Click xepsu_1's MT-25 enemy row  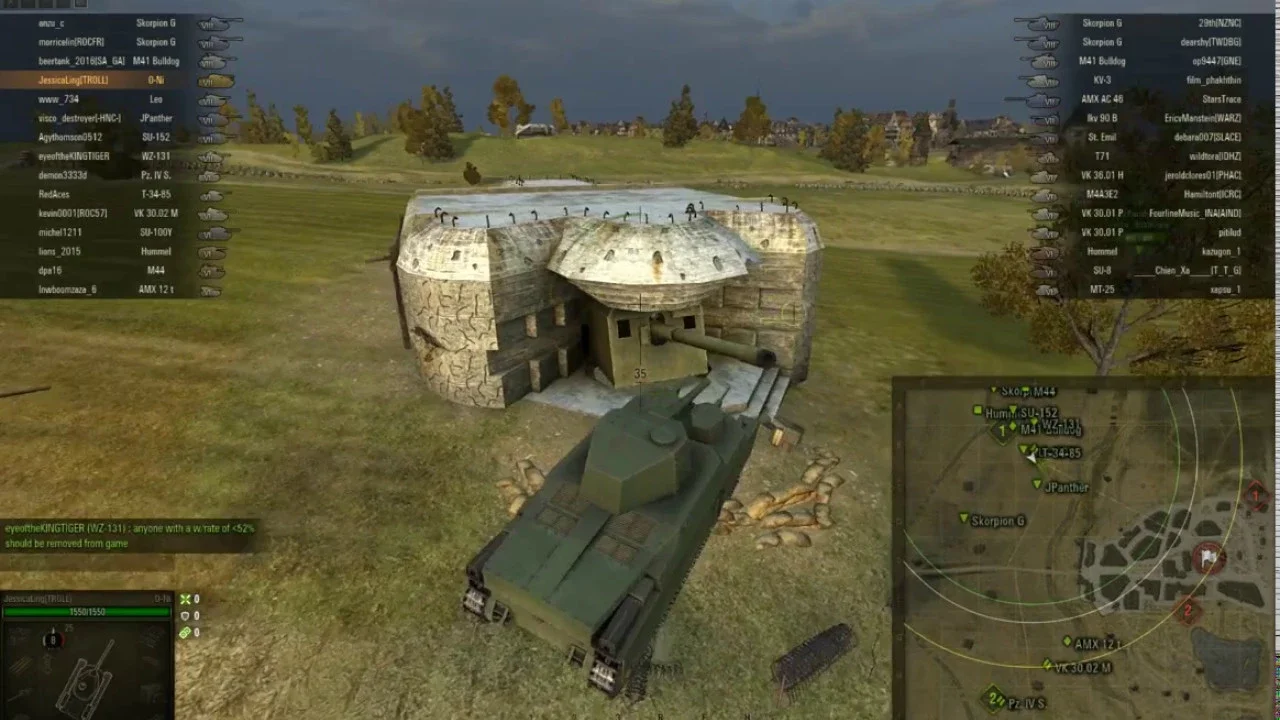[x=1160, y=290]
